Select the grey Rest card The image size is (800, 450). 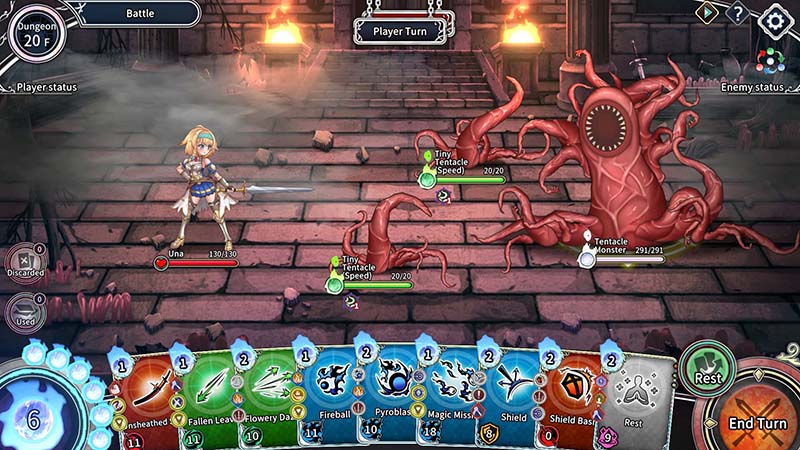click(636, 398)
